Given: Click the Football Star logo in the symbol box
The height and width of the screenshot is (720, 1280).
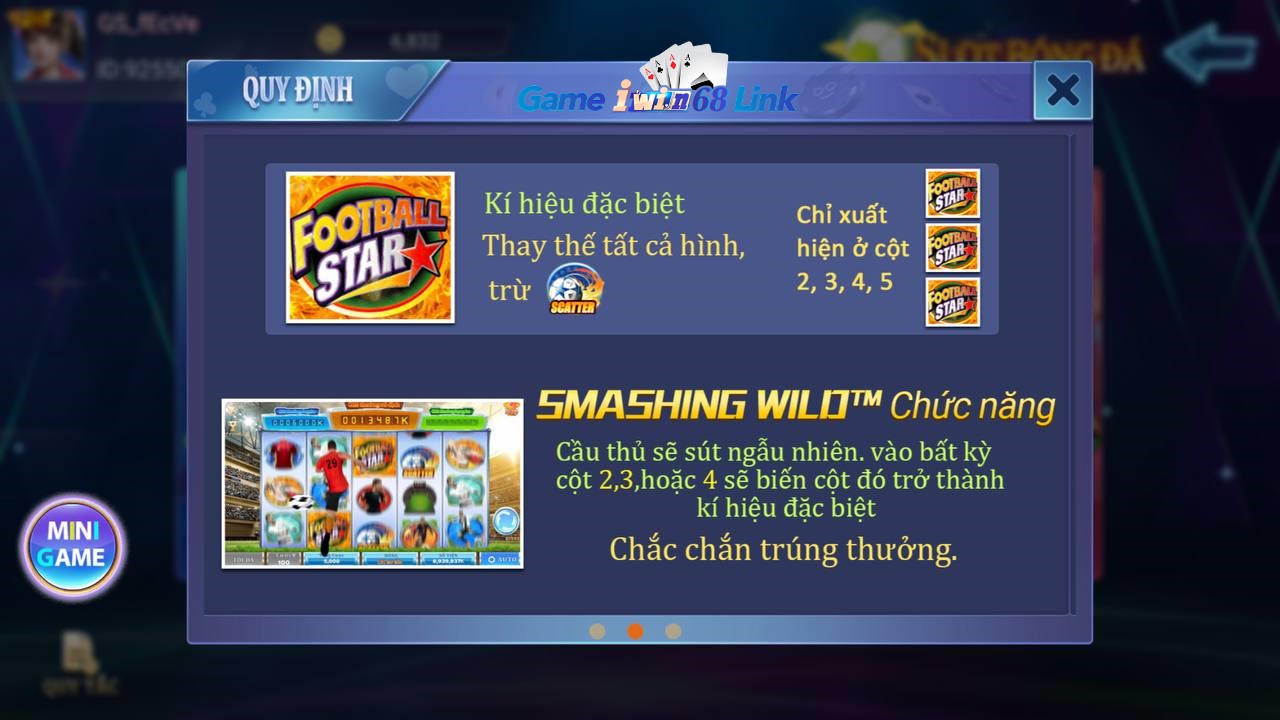Looking at the screenshot, I should [370, 246].
